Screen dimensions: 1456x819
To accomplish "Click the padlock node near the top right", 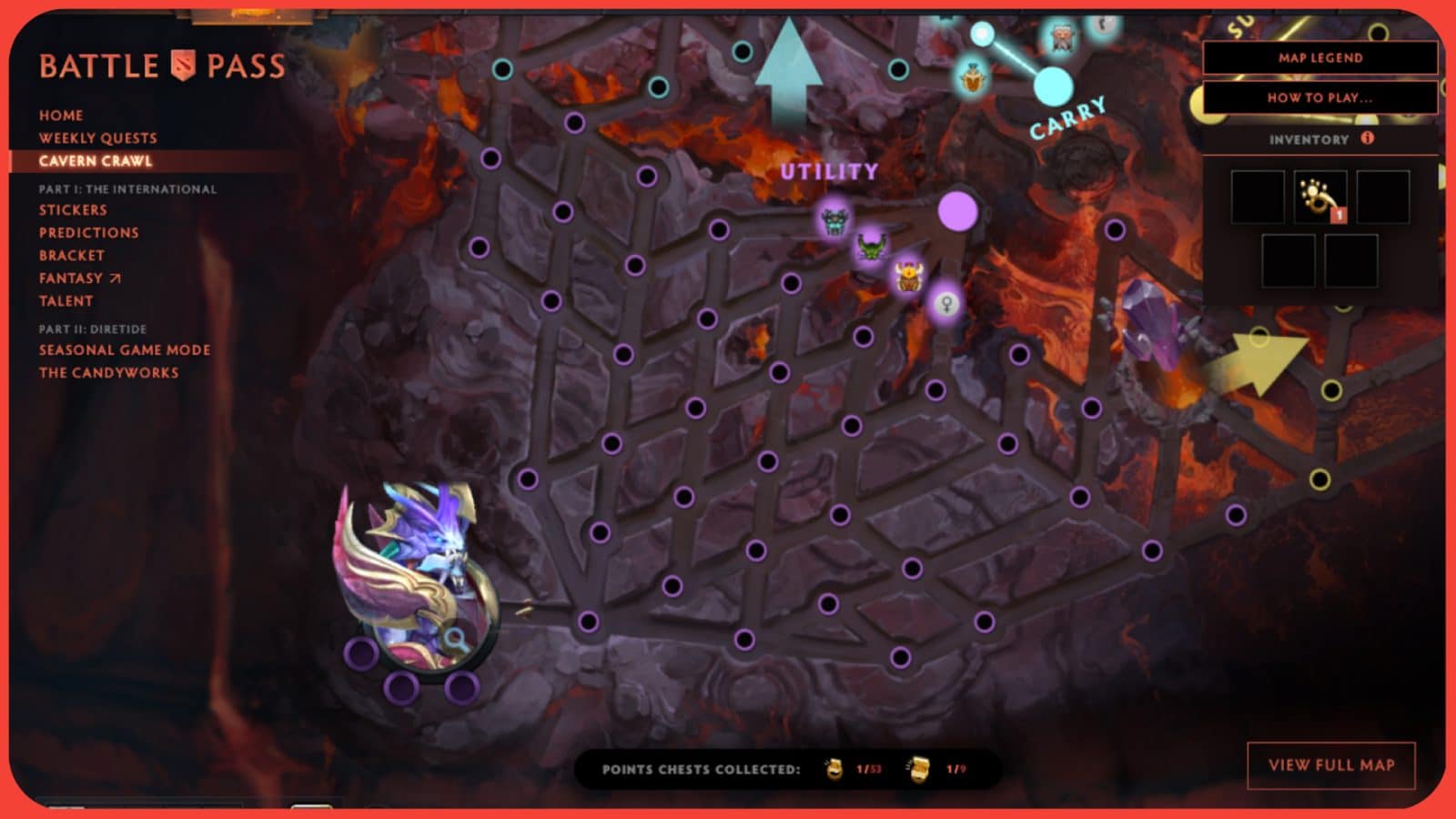I will click(x=1104, y=25).
